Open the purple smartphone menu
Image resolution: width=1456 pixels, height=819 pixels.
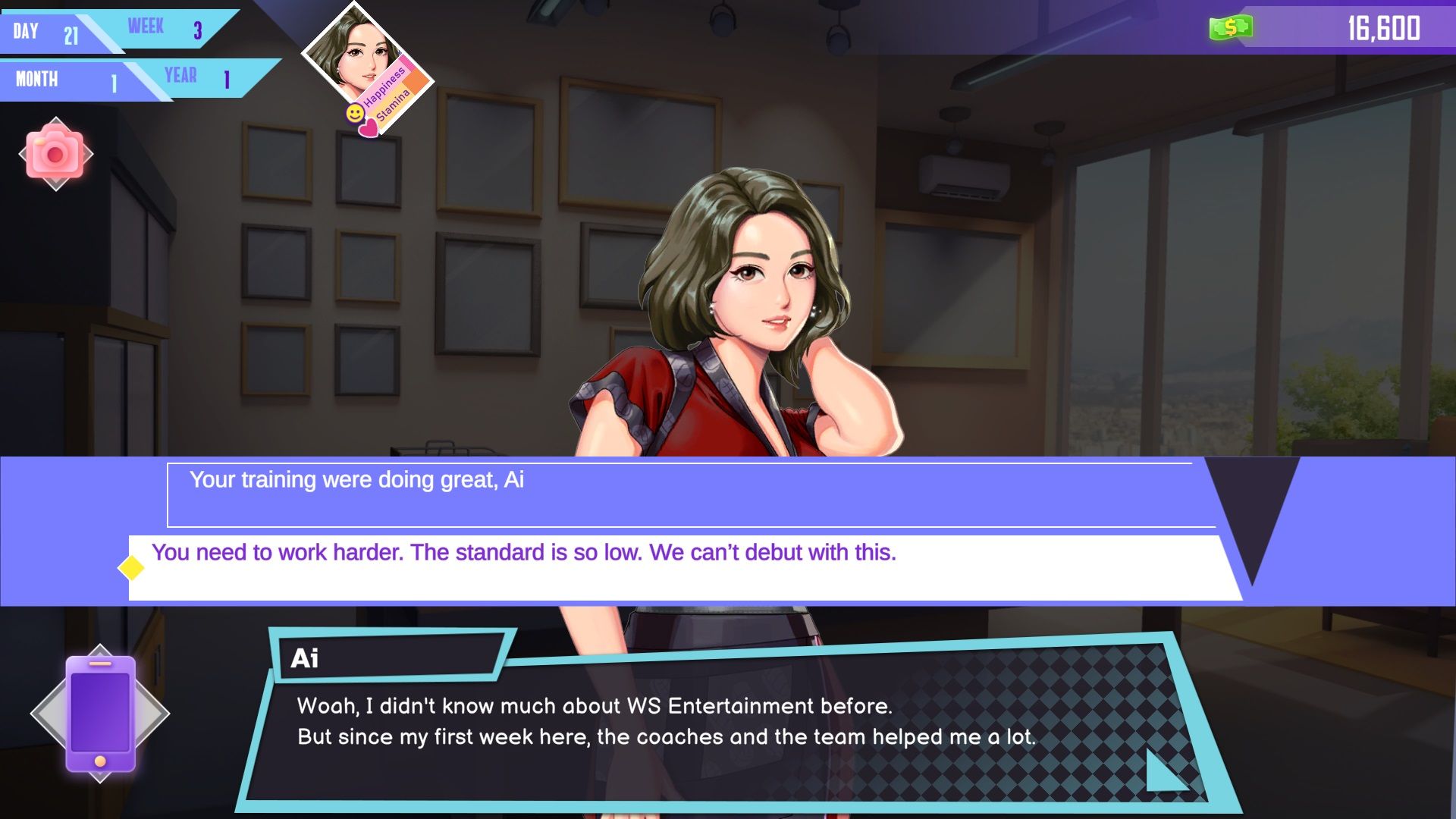100,713
